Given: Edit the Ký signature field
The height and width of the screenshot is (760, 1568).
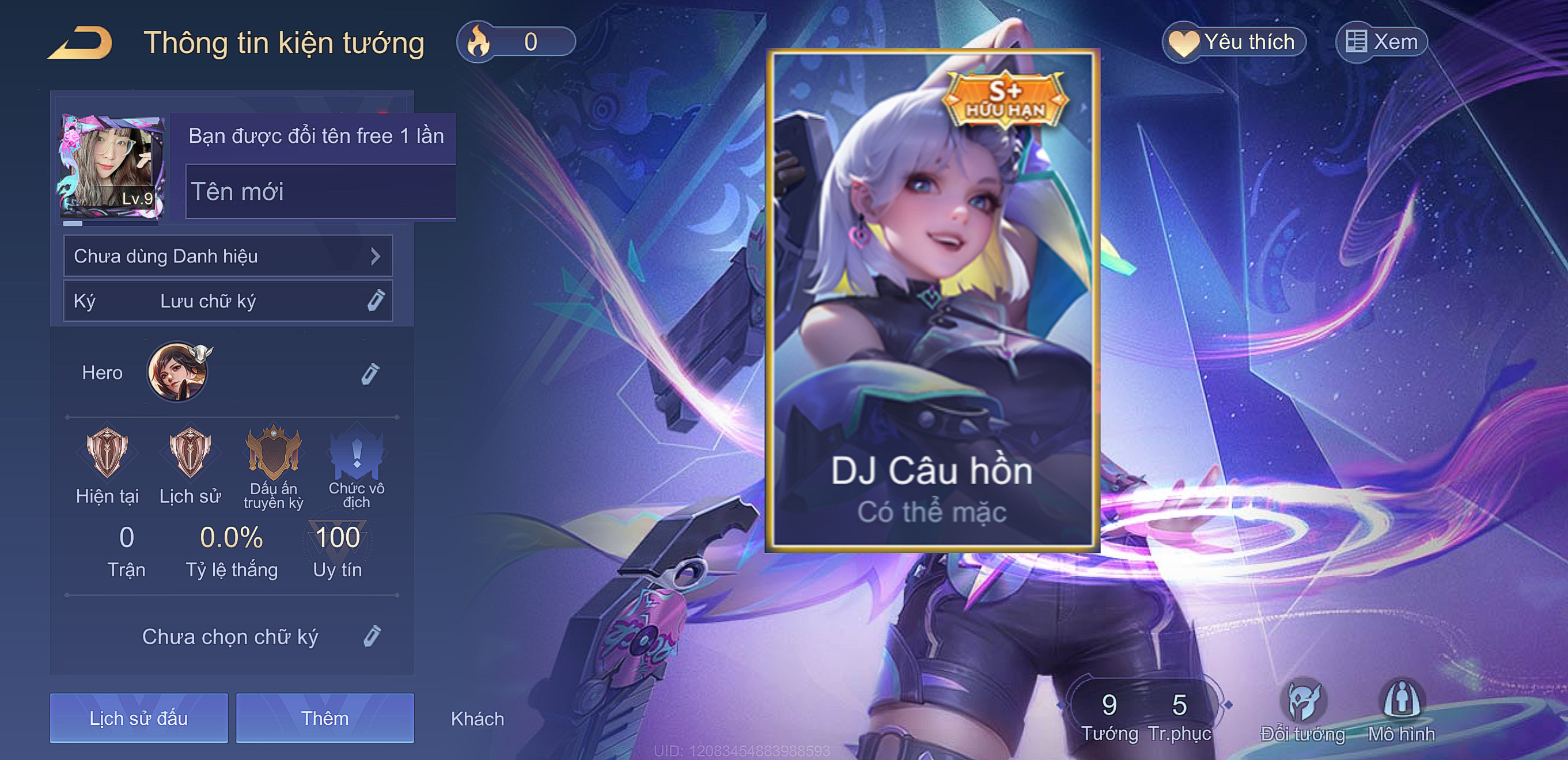Looking at the screenshot, I should pos(228,301).
